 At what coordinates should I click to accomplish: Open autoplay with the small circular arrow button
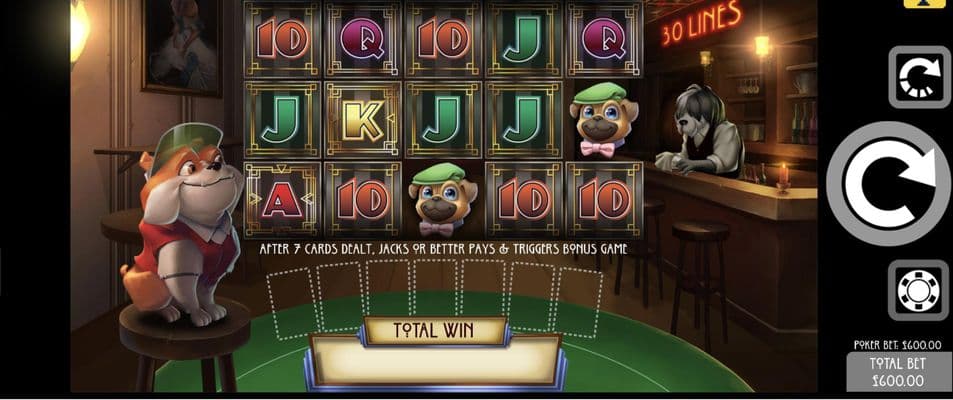coord(919,77)
